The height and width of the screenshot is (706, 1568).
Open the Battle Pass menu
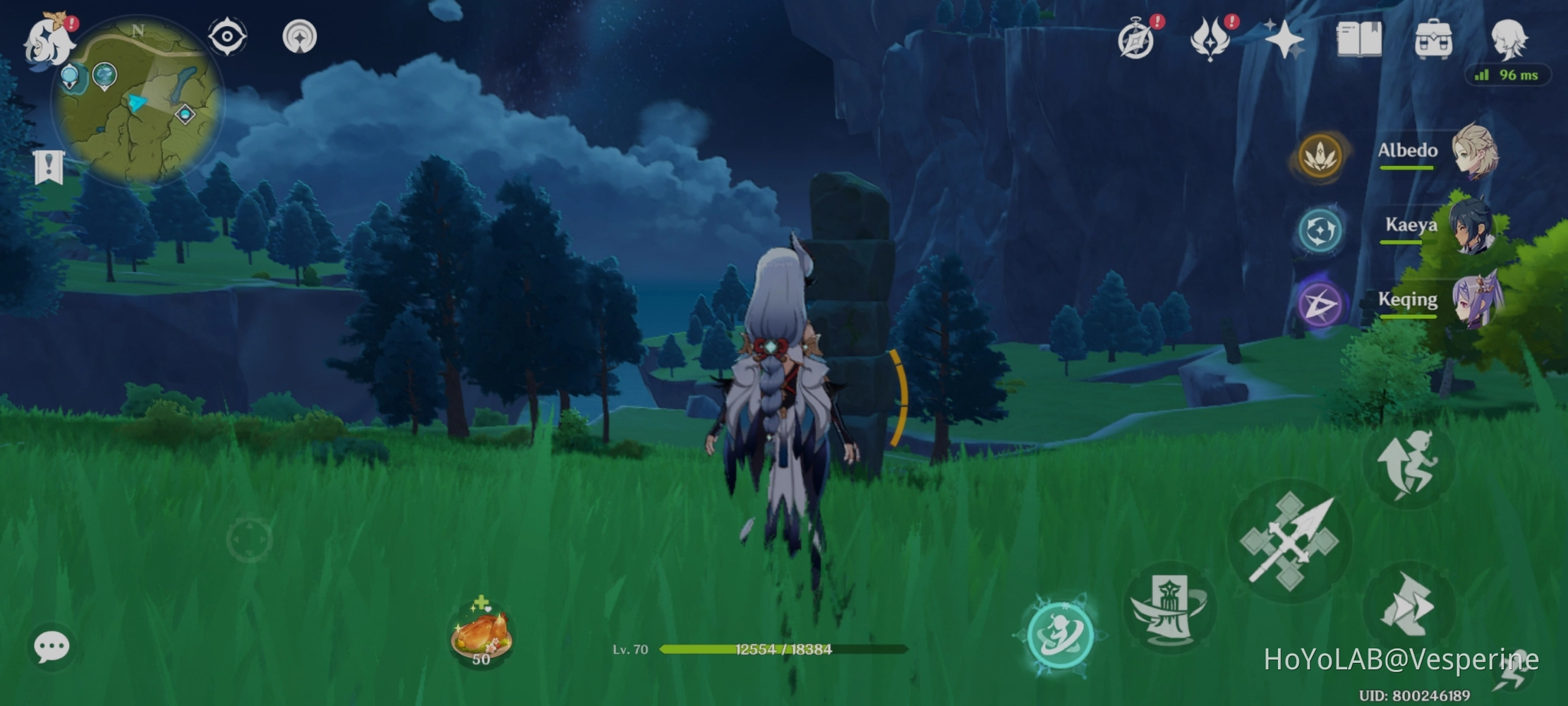[1209, 40]
